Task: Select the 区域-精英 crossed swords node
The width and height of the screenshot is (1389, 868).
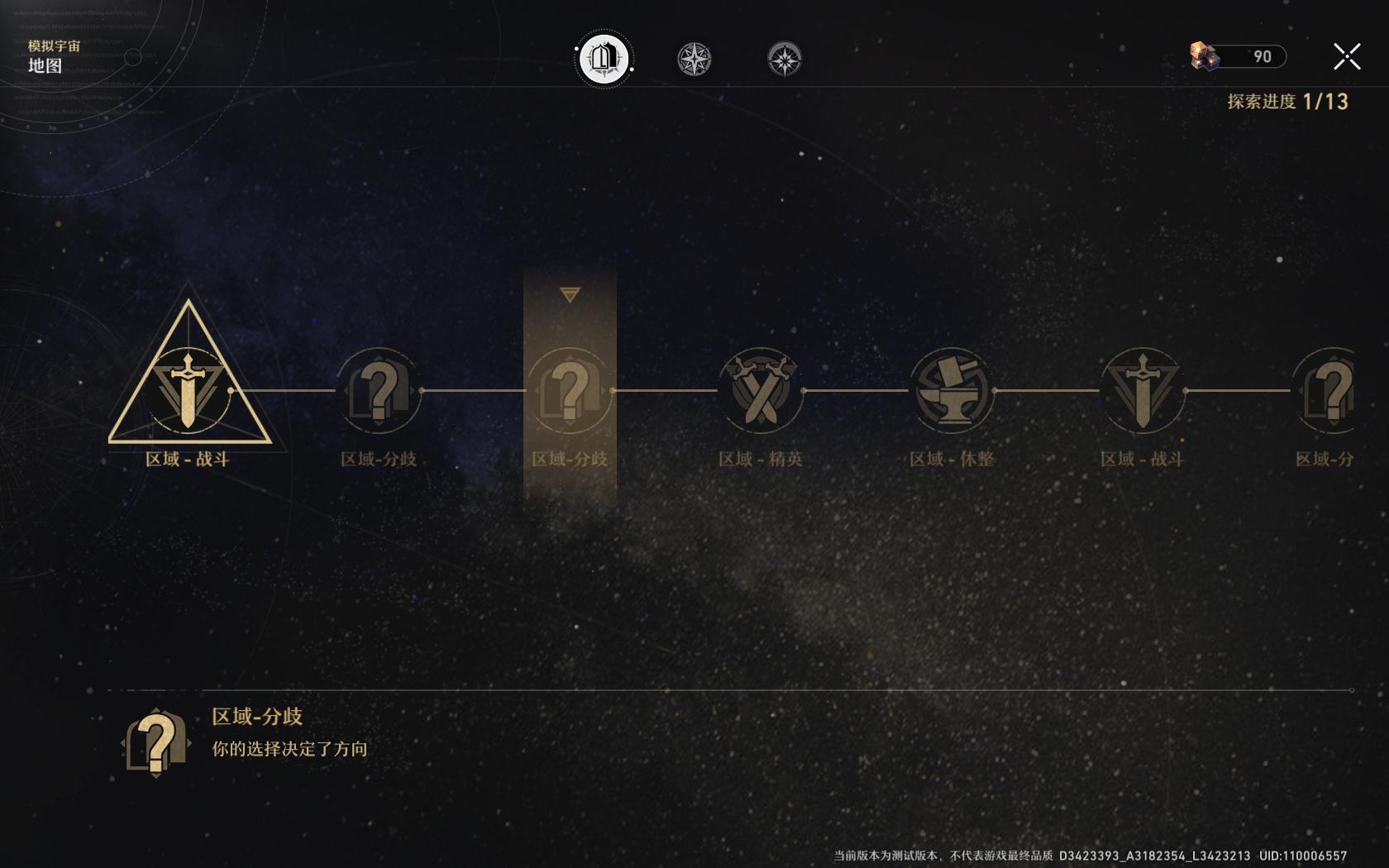Action: click(x=760, y=390)
